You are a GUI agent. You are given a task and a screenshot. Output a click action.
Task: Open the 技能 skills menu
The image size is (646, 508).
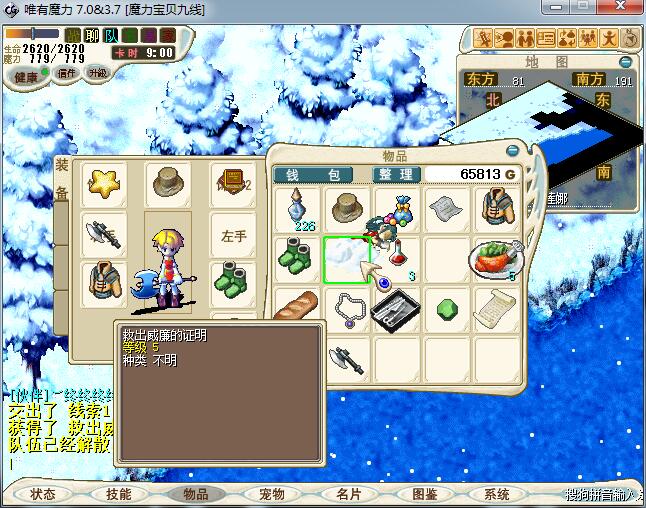coord(119,494)
